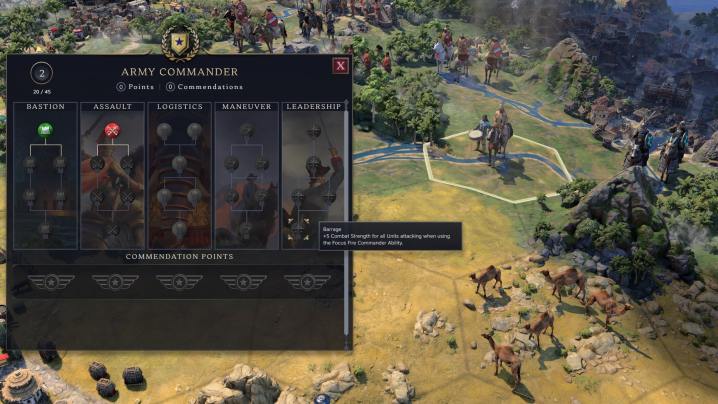
Task: Pick the bottom node of Logistics tree
Action: (x=179, y=229)
